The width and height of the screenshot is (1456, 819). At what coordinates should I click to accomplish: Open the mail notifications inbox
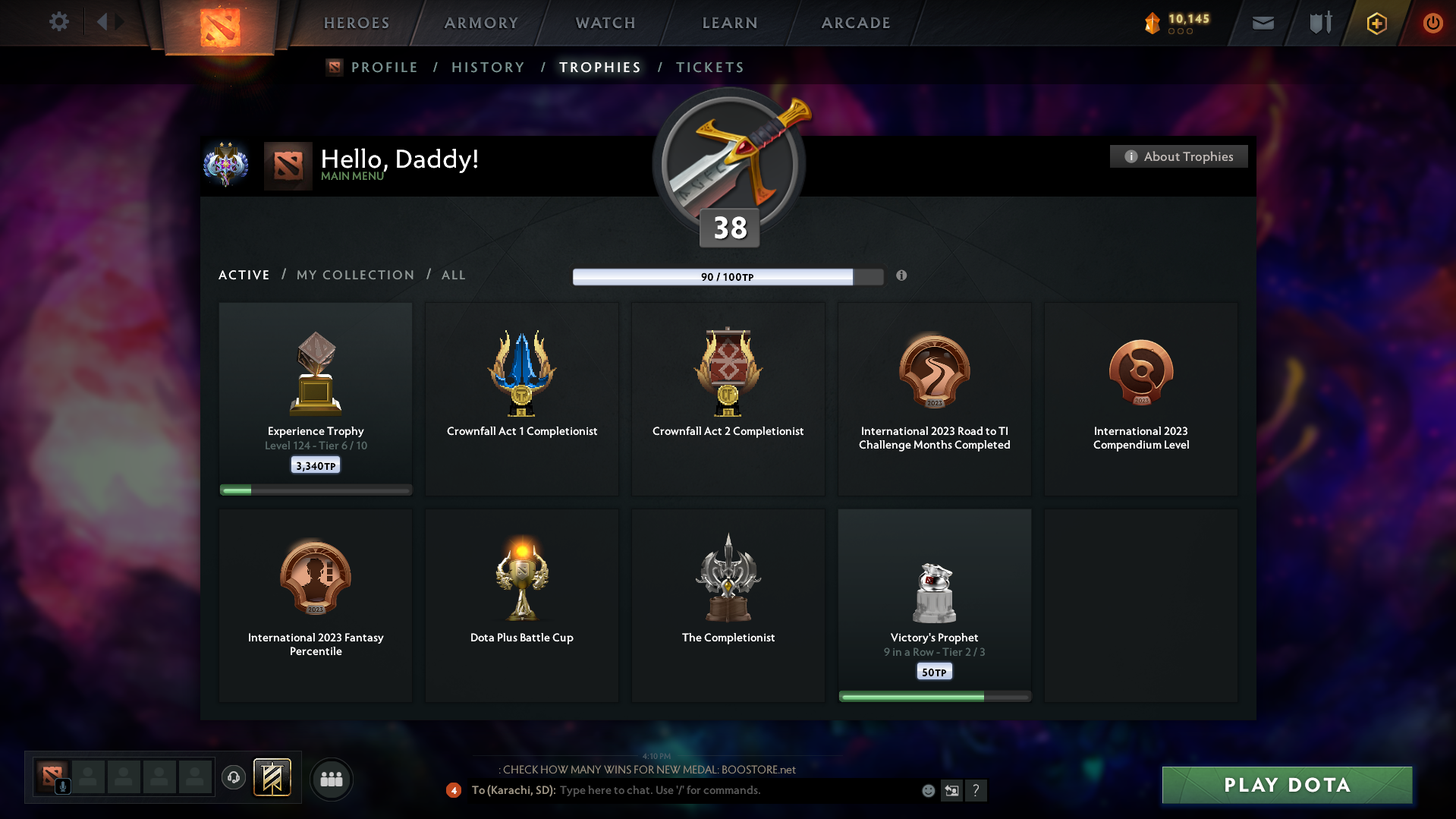point(1263,23)
